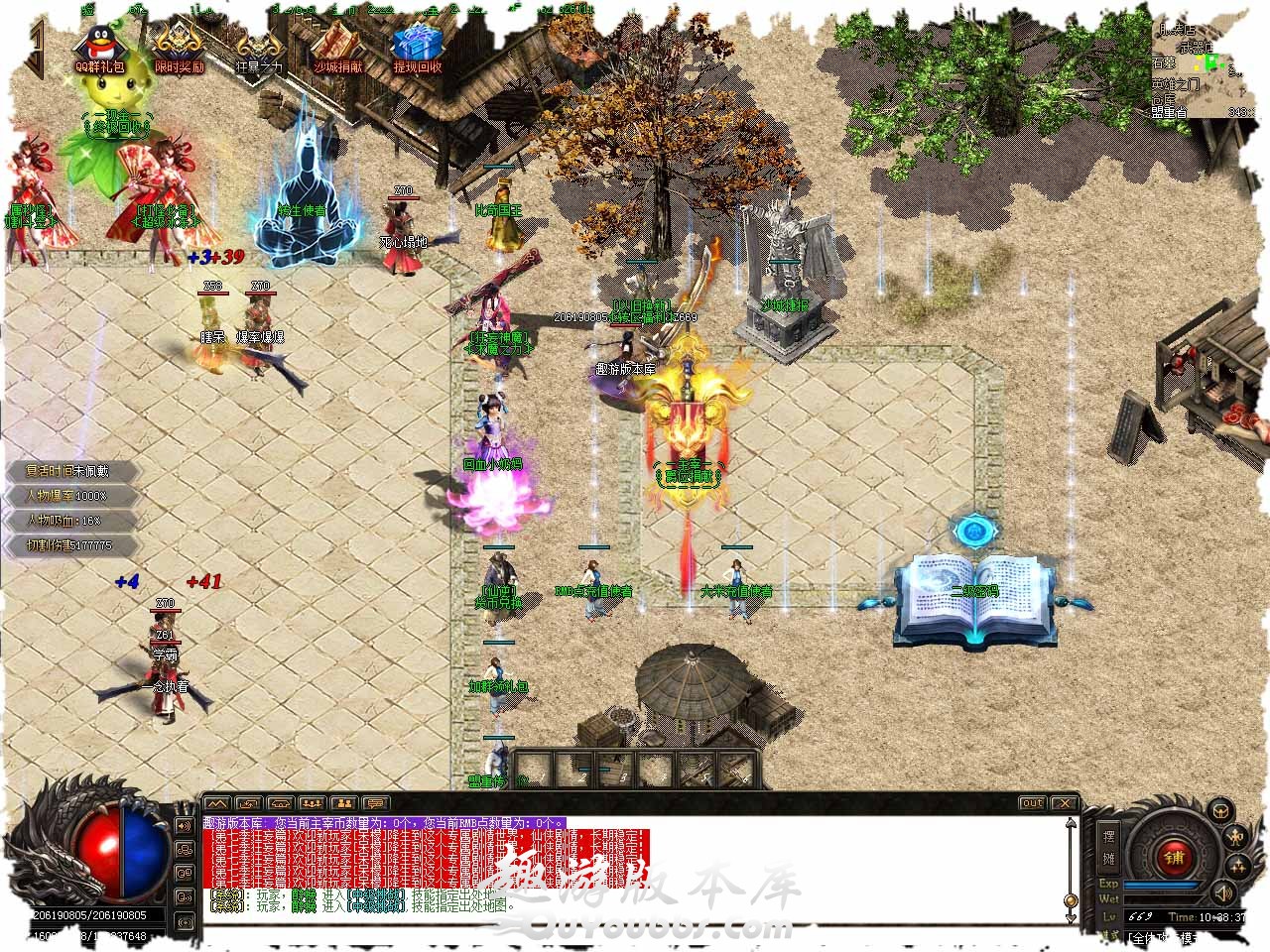1270x952 pixels.
Task: Click the speaker icon beside the health orb
Action: click(x=185, y=825)
